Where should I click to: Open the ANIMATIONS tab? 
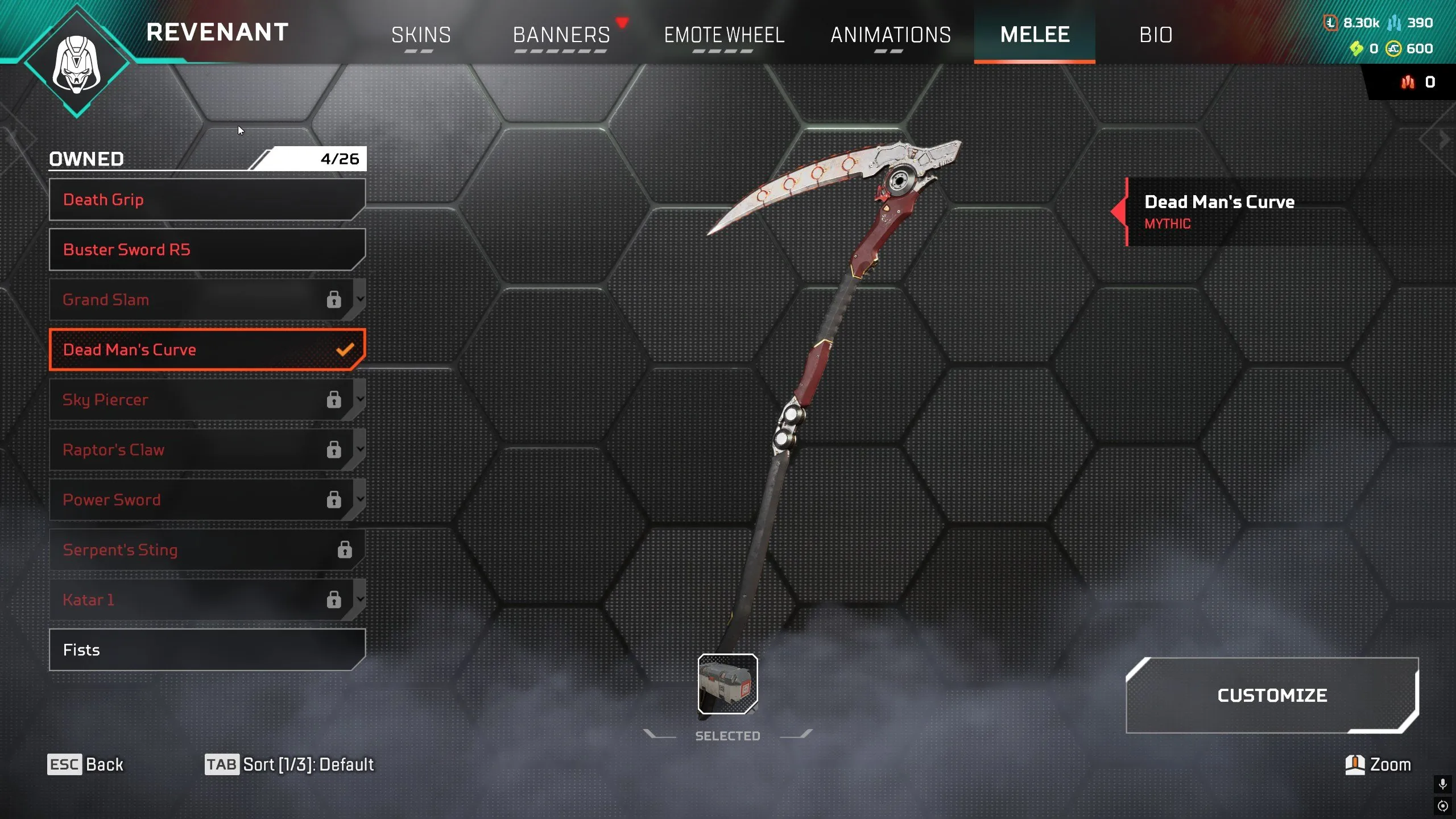coord(891,35)
